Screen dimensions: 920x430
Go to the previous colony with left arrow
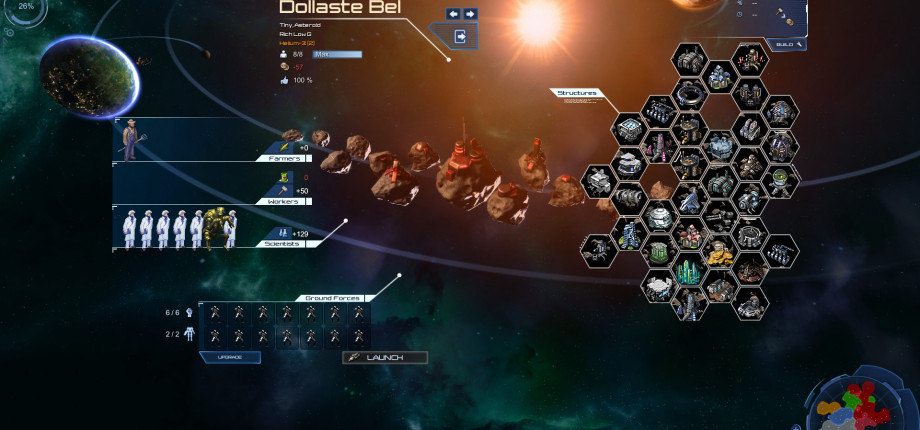tap(453, 14)
